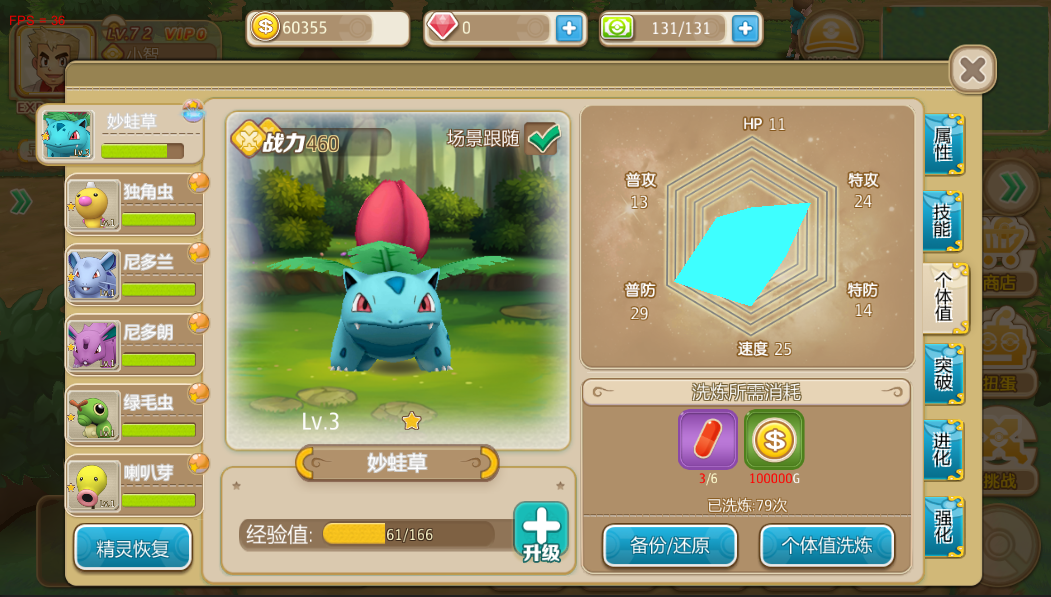
Task: Pick 尼多朗 from the team list
Action: pyautogui.click(x=135, y=345)
